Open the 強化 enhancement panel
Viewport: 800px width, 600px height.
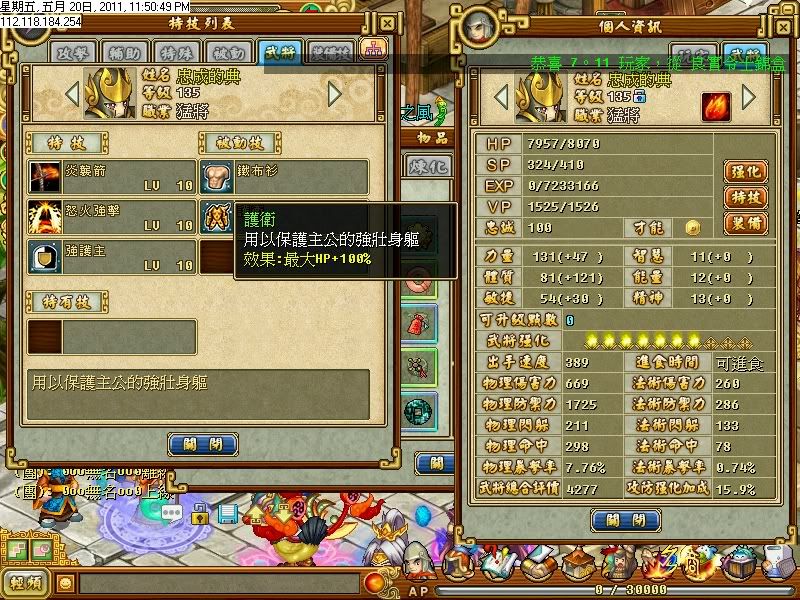pyautogui.click(x=744, y=171)
